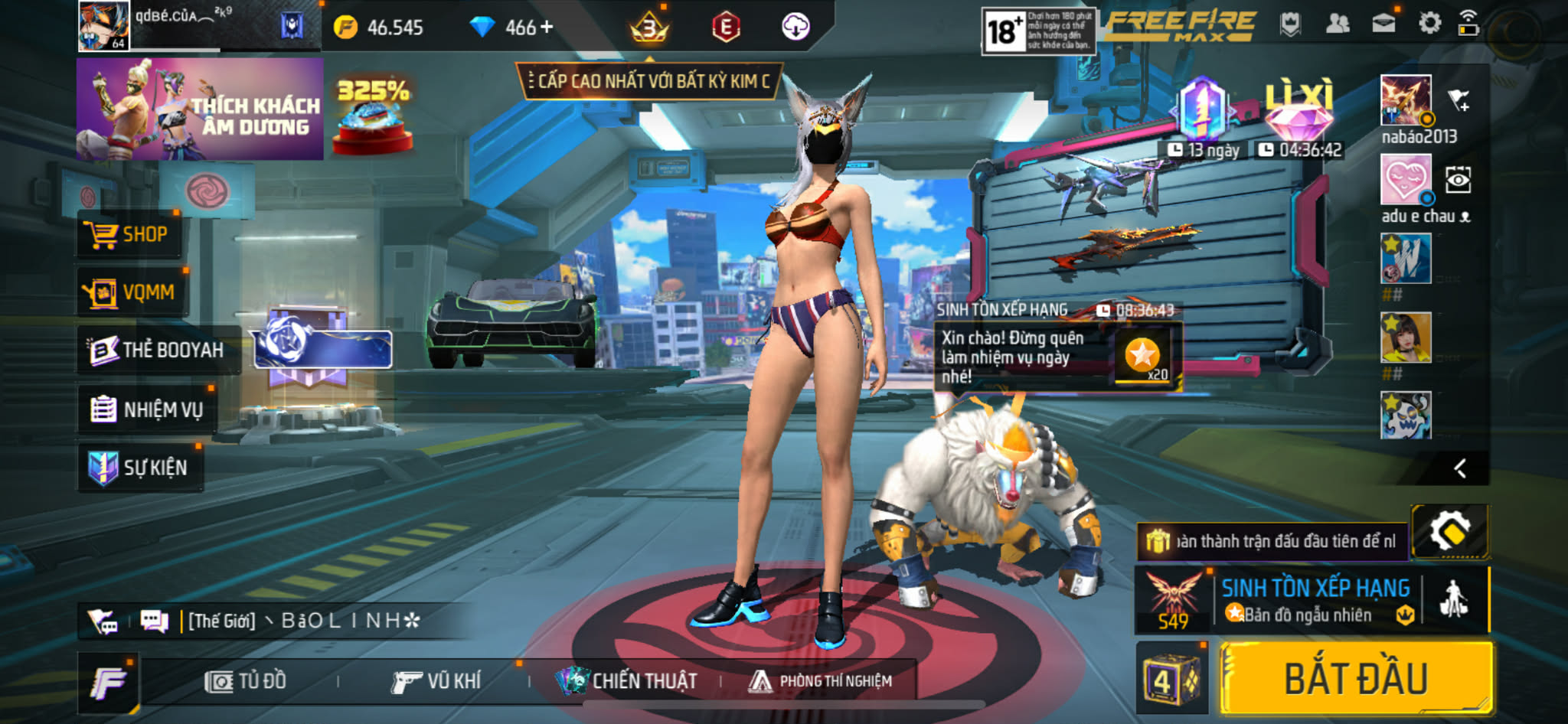
Task: Open the Thích Khách Âm Dương banner
Action: click(200, 109)
